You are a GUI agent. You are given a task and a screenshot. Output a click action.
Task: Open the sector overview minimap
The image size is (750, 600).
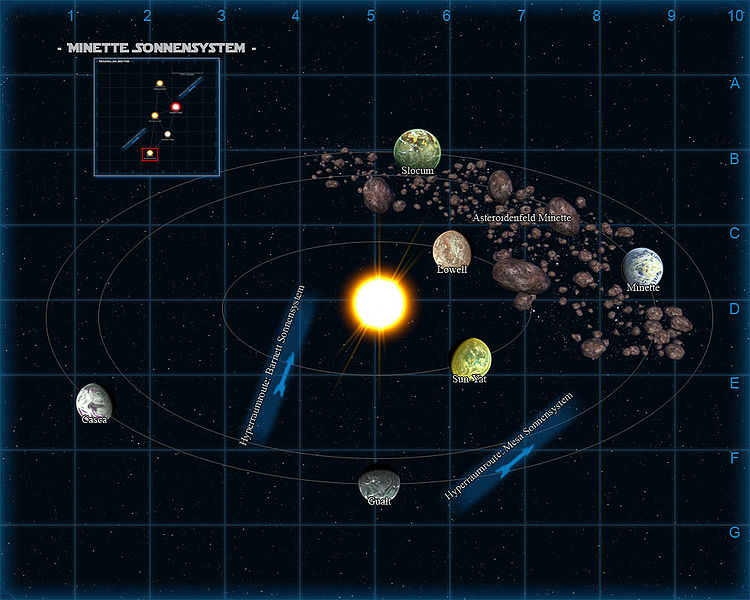pos(157,117)
